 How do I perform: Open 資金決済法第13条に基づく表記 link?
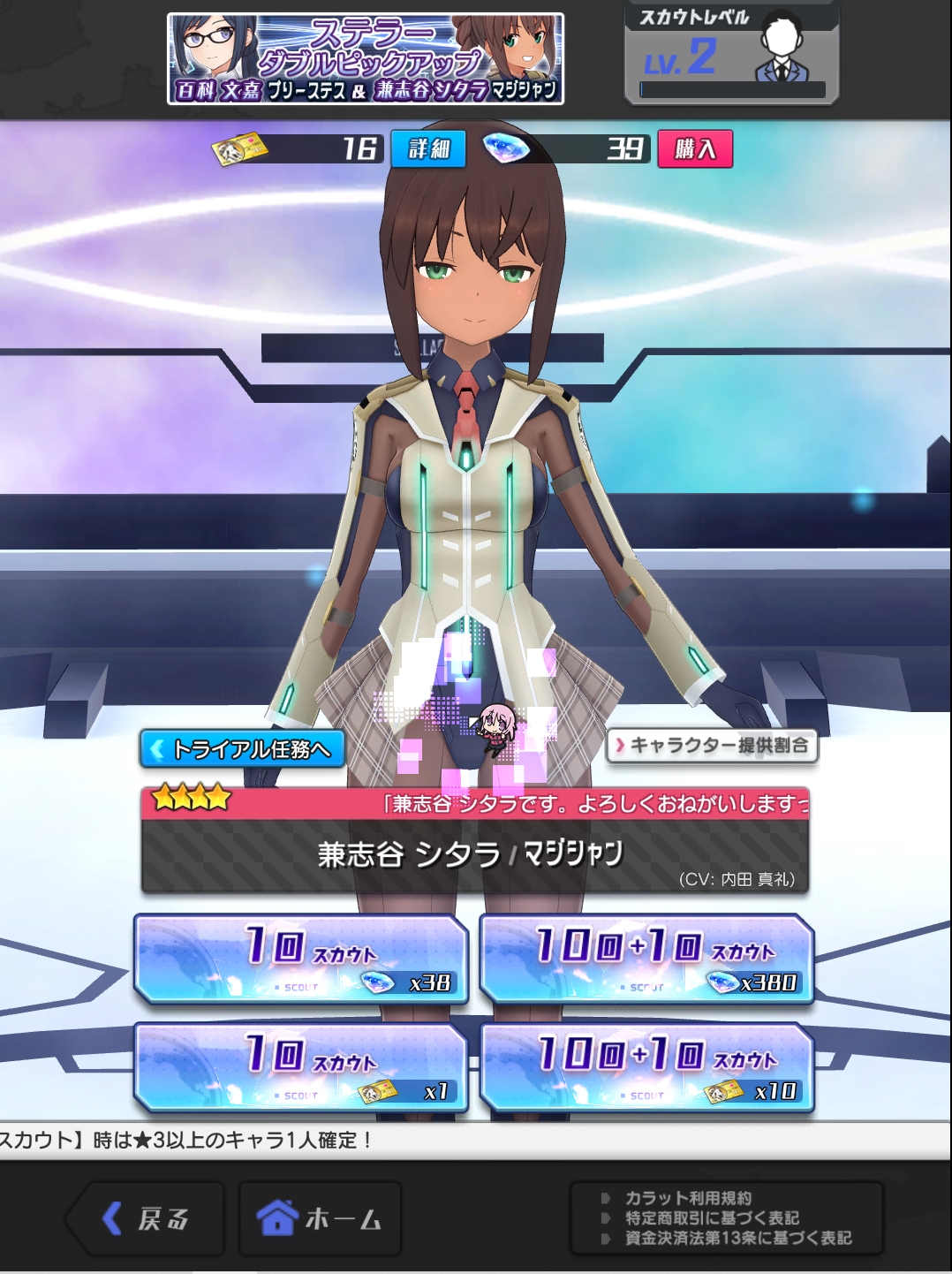pyautogui.click(x=738, y=1239)
